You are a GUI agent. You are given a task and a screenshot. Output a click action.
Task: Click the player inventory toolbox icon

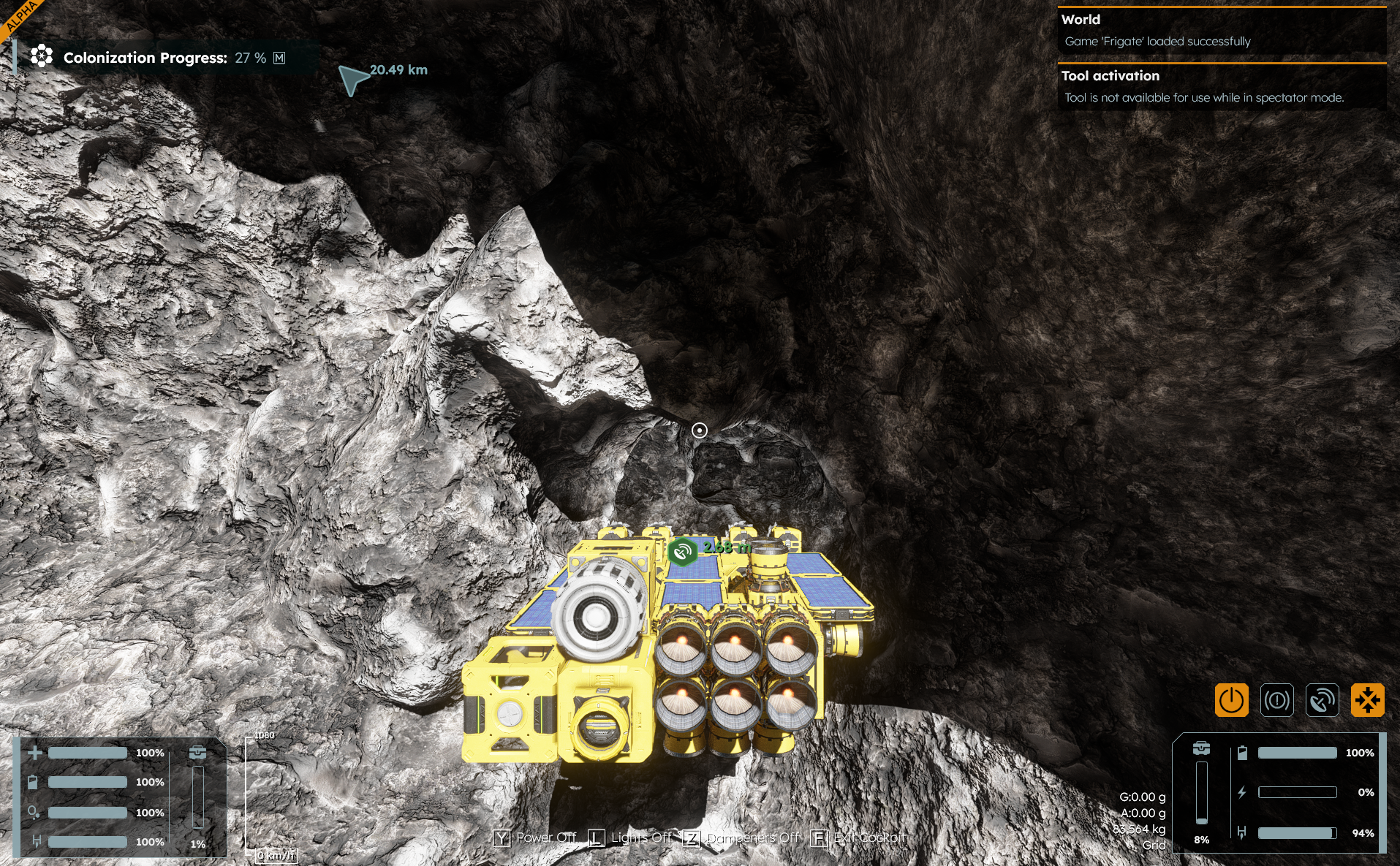197,752
